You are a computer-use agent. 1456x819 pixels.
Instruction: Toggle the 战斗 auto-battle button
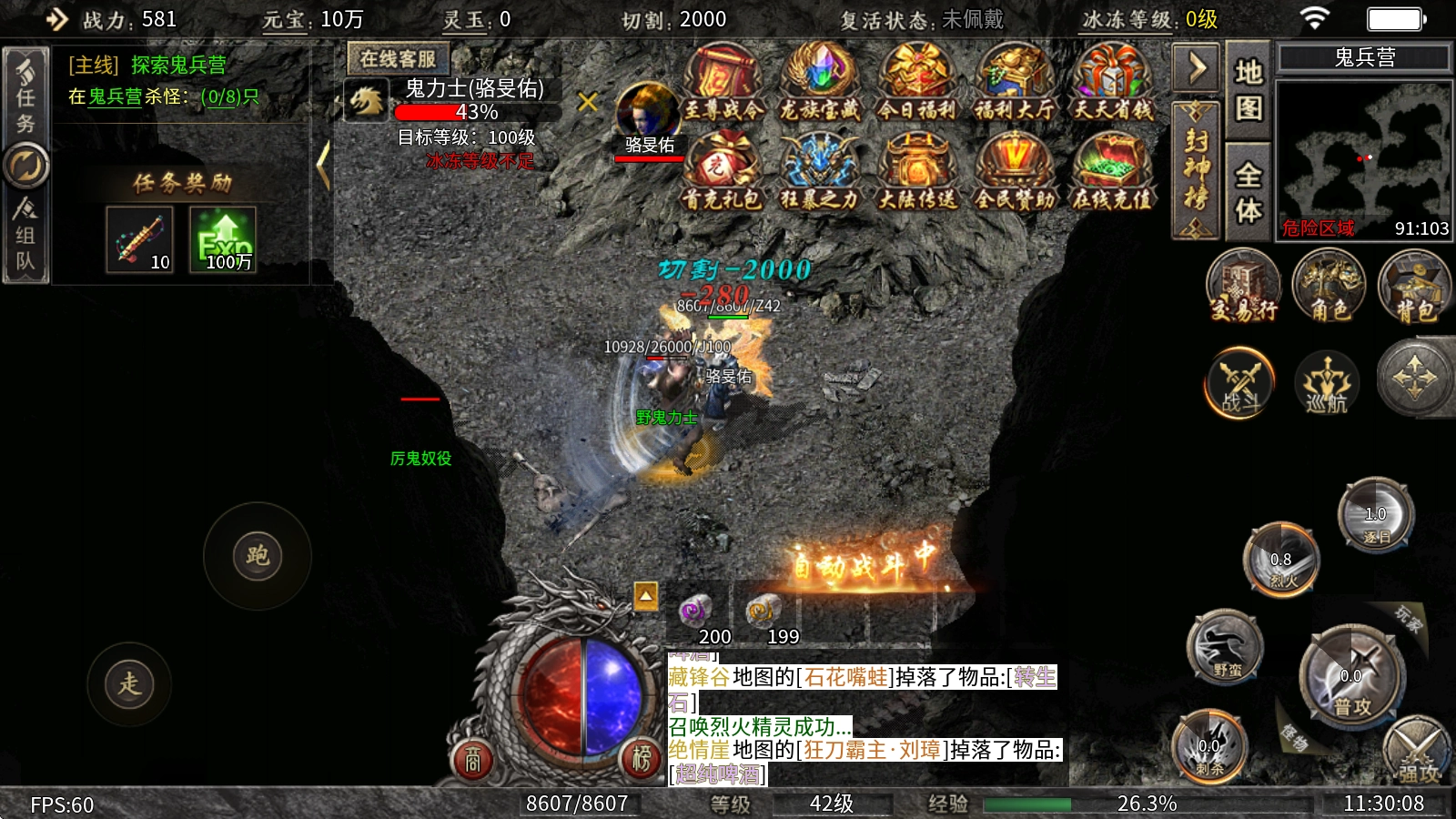coord(1239,382)
